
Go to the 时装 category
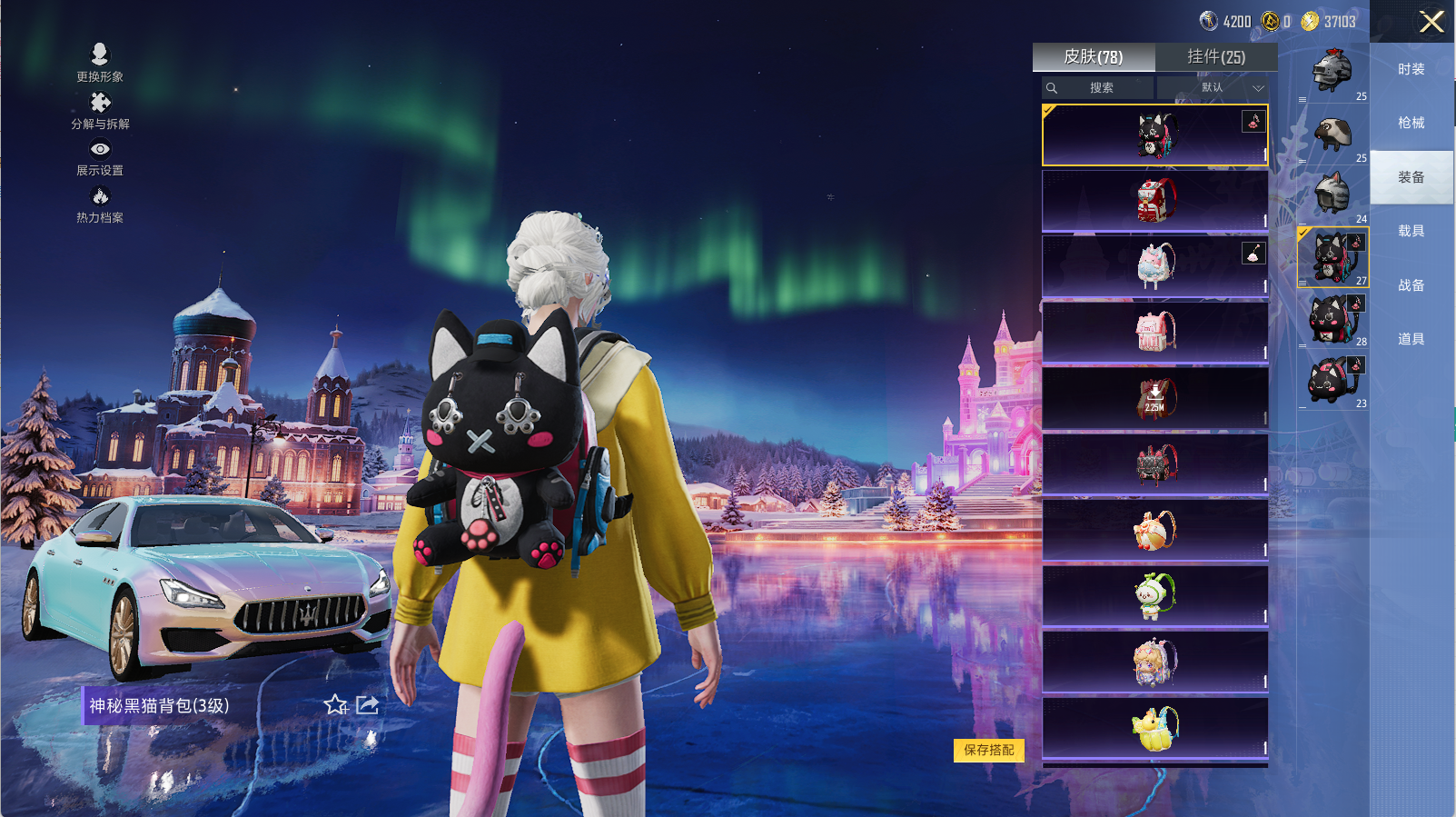pos(1411,69)
